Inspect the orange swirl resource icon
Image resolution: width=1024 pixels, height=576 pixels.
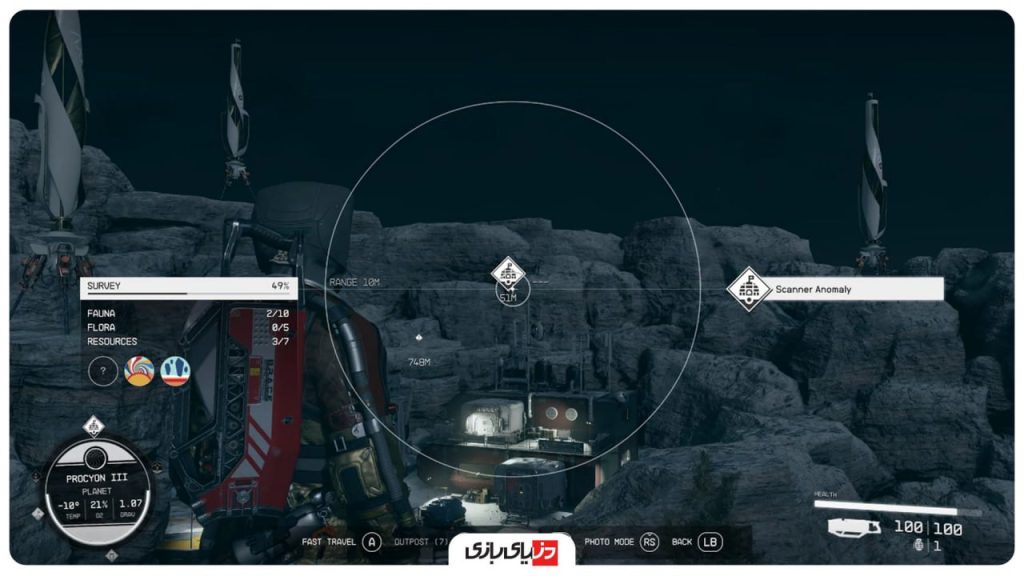point(139,372)
